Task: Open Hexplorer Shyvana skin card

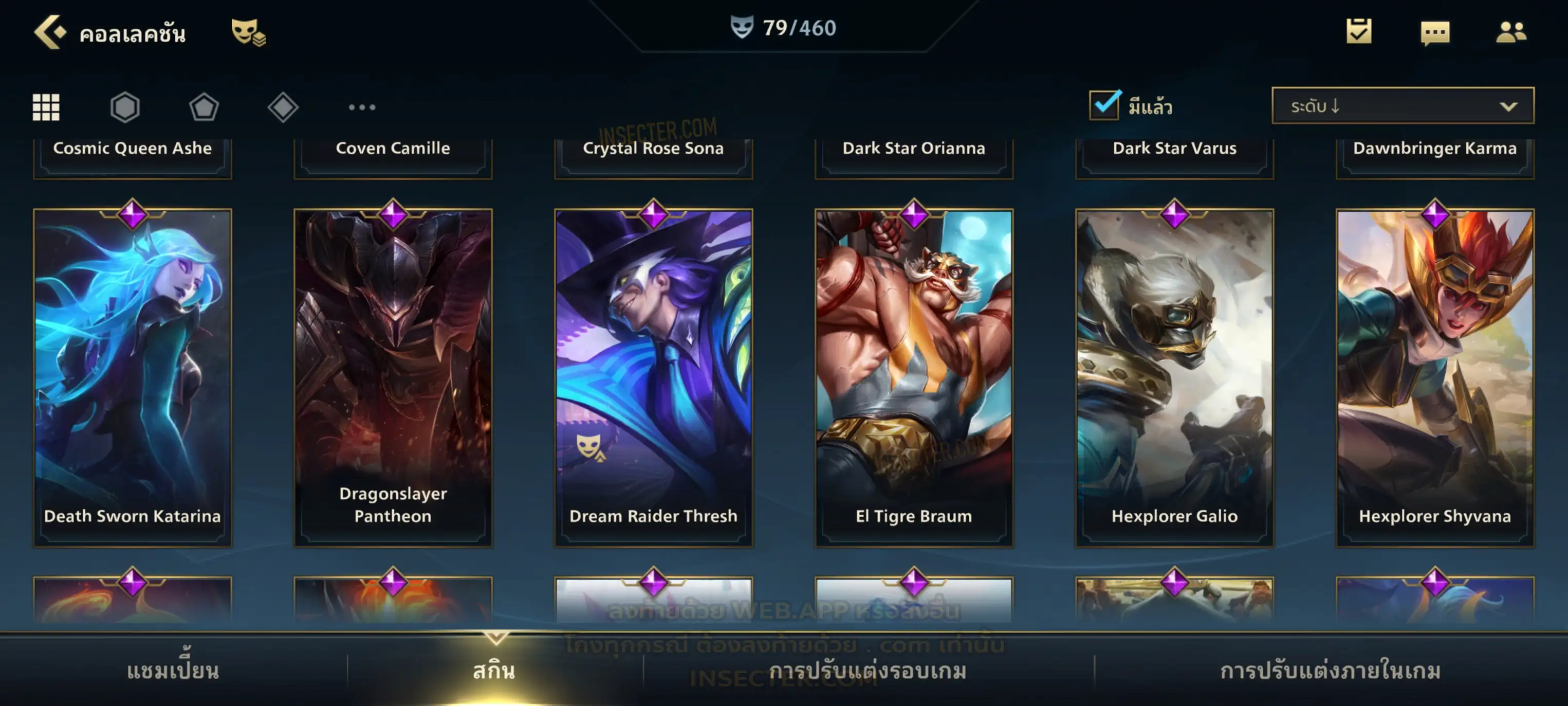Action: (x=1435, y=377)
